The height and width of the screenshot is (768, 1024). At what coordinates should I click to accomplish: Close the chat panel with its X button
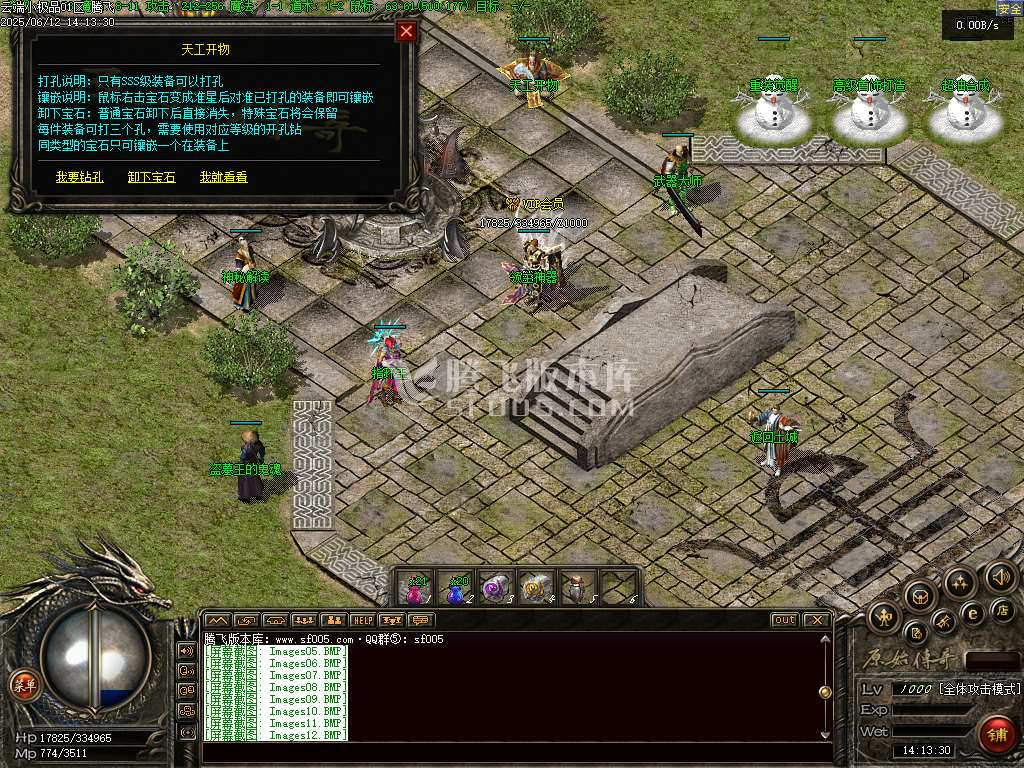click(817, 620)
